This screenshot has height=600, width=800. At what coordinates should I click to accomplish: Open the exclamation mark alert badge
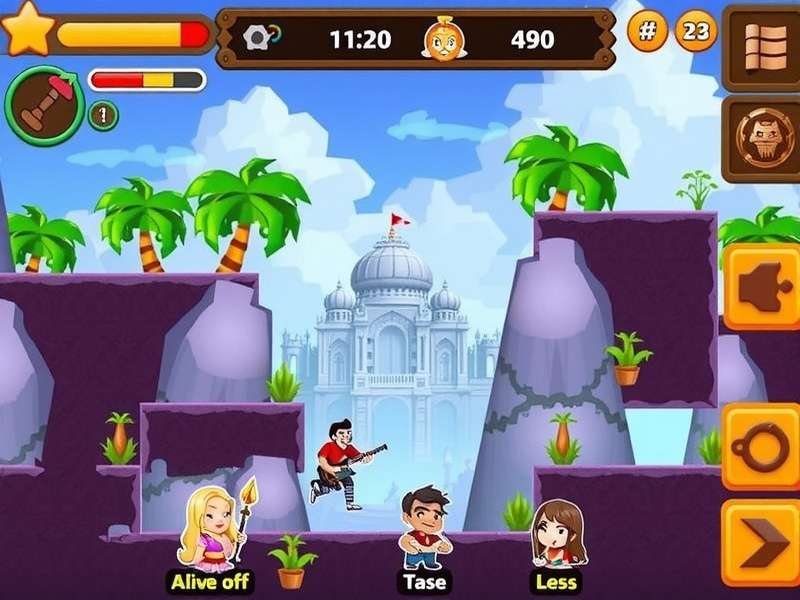[x=103, y=115]
